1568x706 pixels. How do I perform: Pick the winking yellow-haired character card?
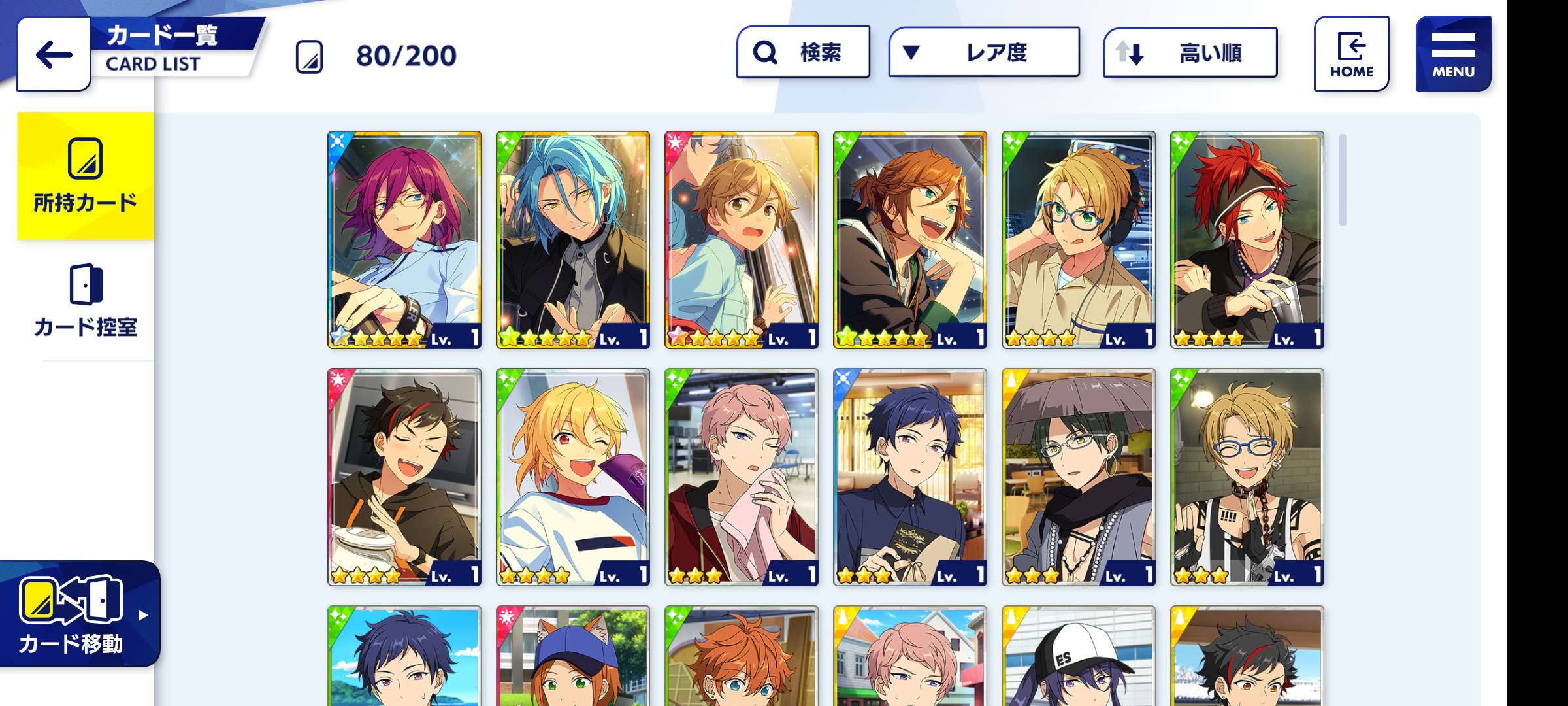pyautogui.click(x=573, y=477)
